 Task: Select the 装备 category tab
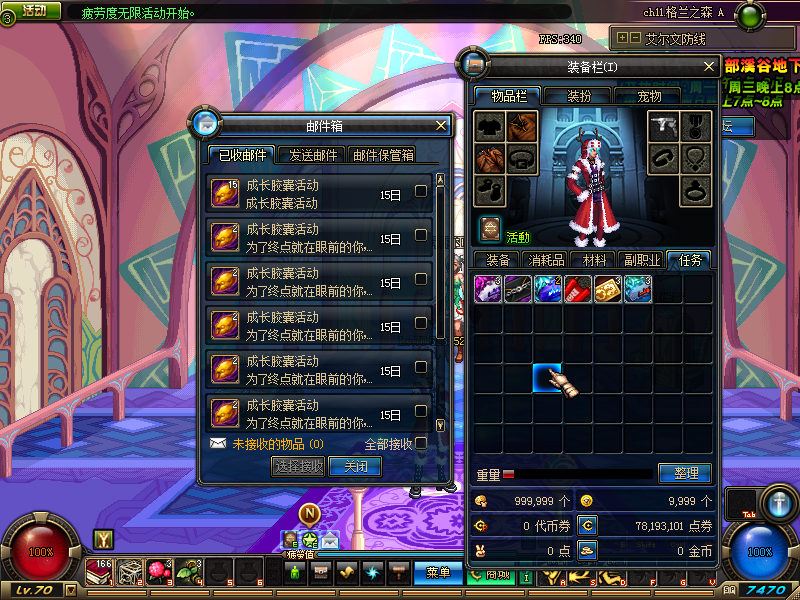tap(498, 260)
